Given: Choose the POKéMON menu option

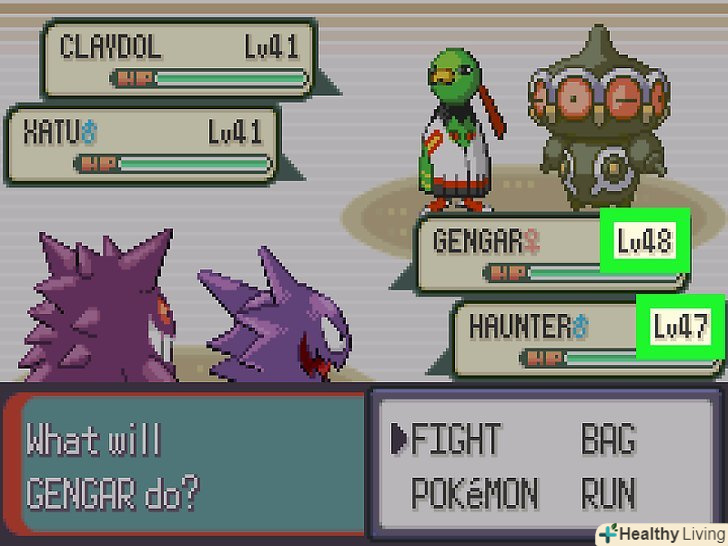Looking at the screenshot, I should click(475, 493).
